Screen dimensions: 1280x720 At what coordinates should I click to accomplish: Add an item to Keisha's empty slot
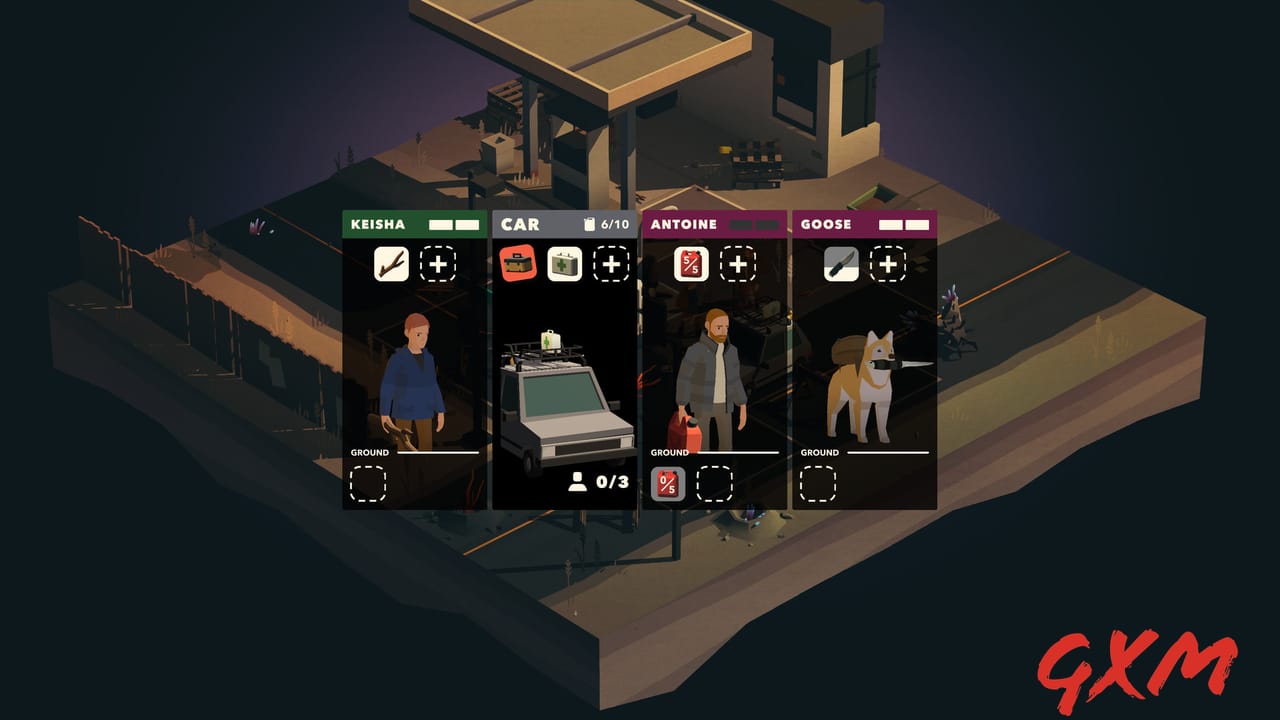click(436, 265)
